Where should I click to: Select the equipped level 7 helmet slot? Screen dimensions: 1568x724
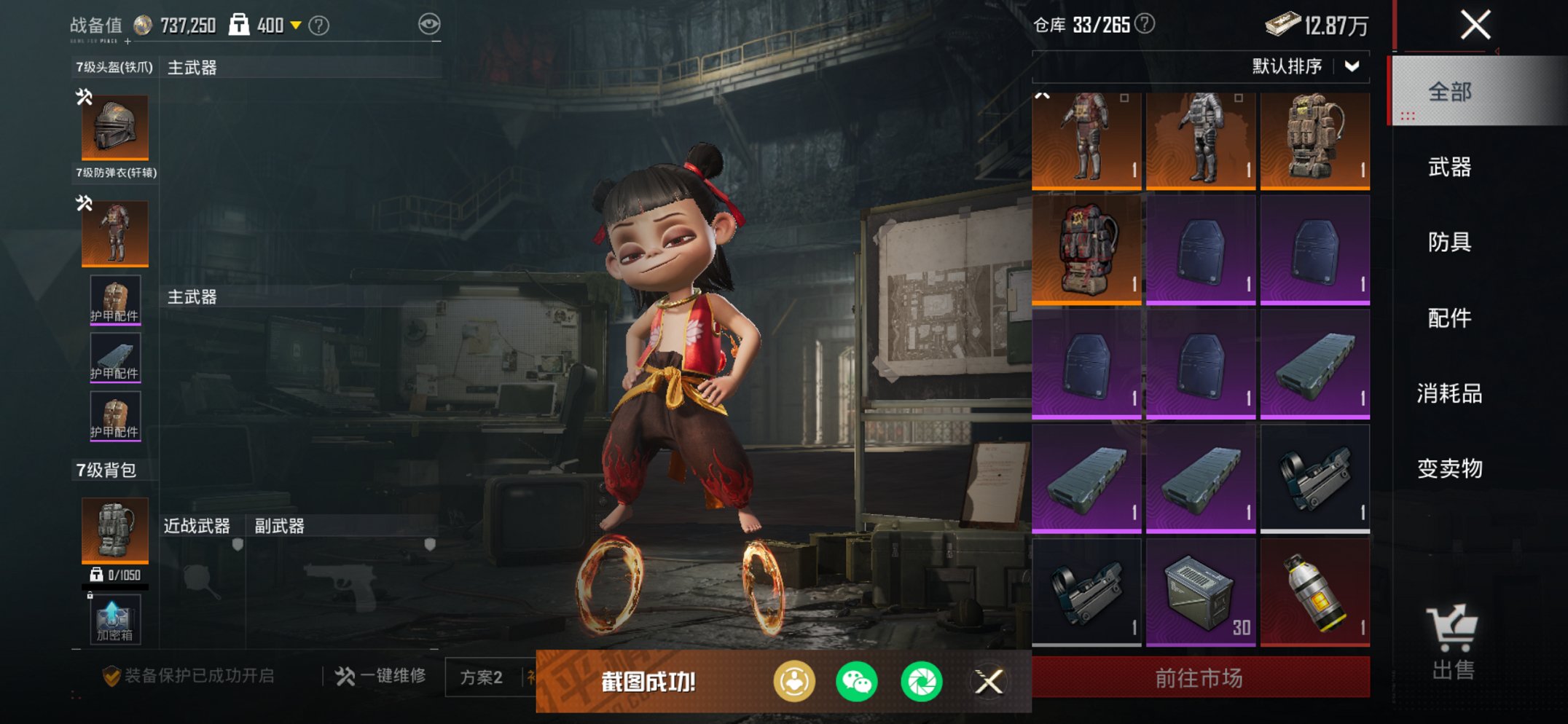pyautogui.click(x=115, y=127)
